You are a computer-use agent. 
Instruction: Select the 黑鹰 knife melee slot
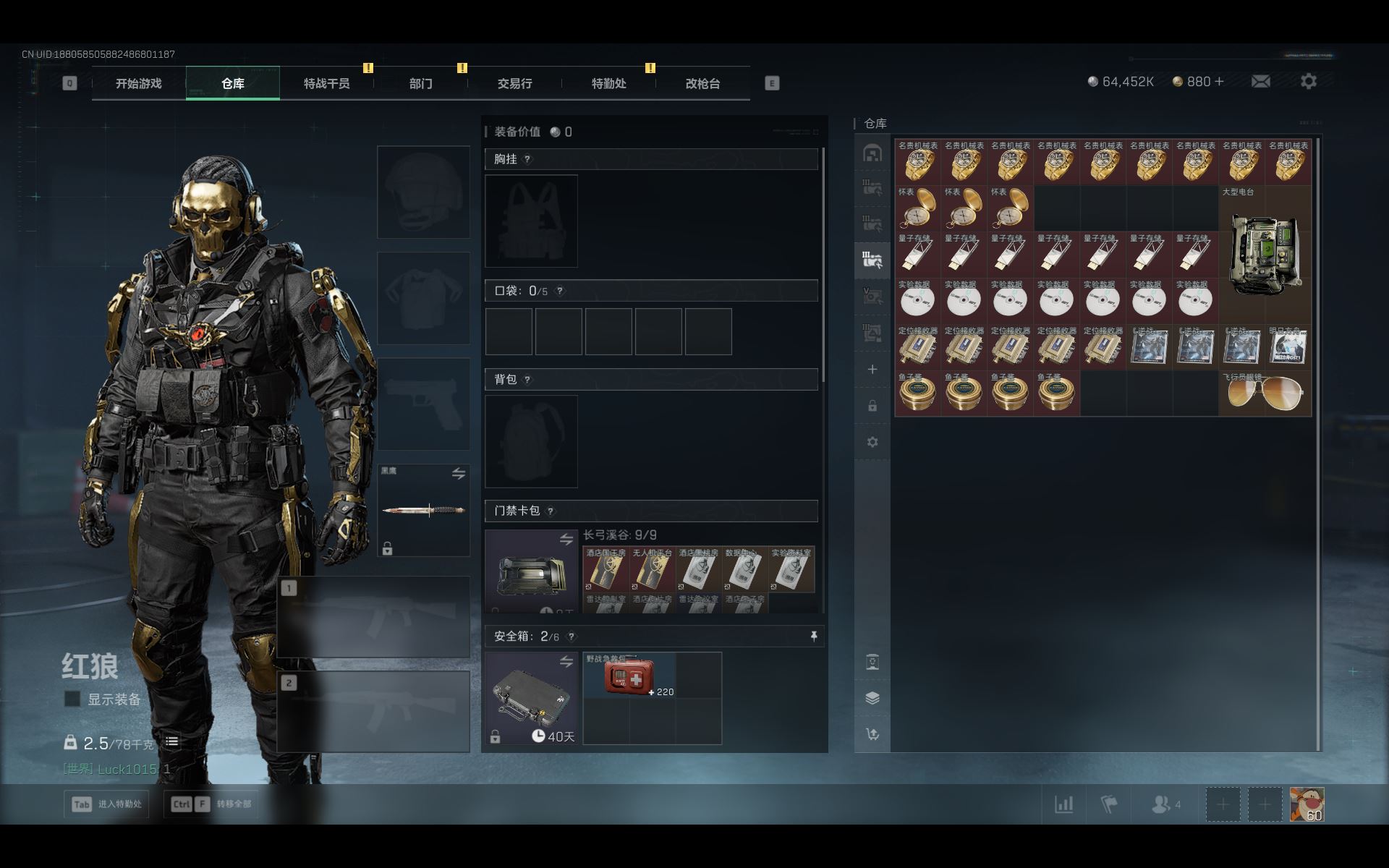point(424,510)
